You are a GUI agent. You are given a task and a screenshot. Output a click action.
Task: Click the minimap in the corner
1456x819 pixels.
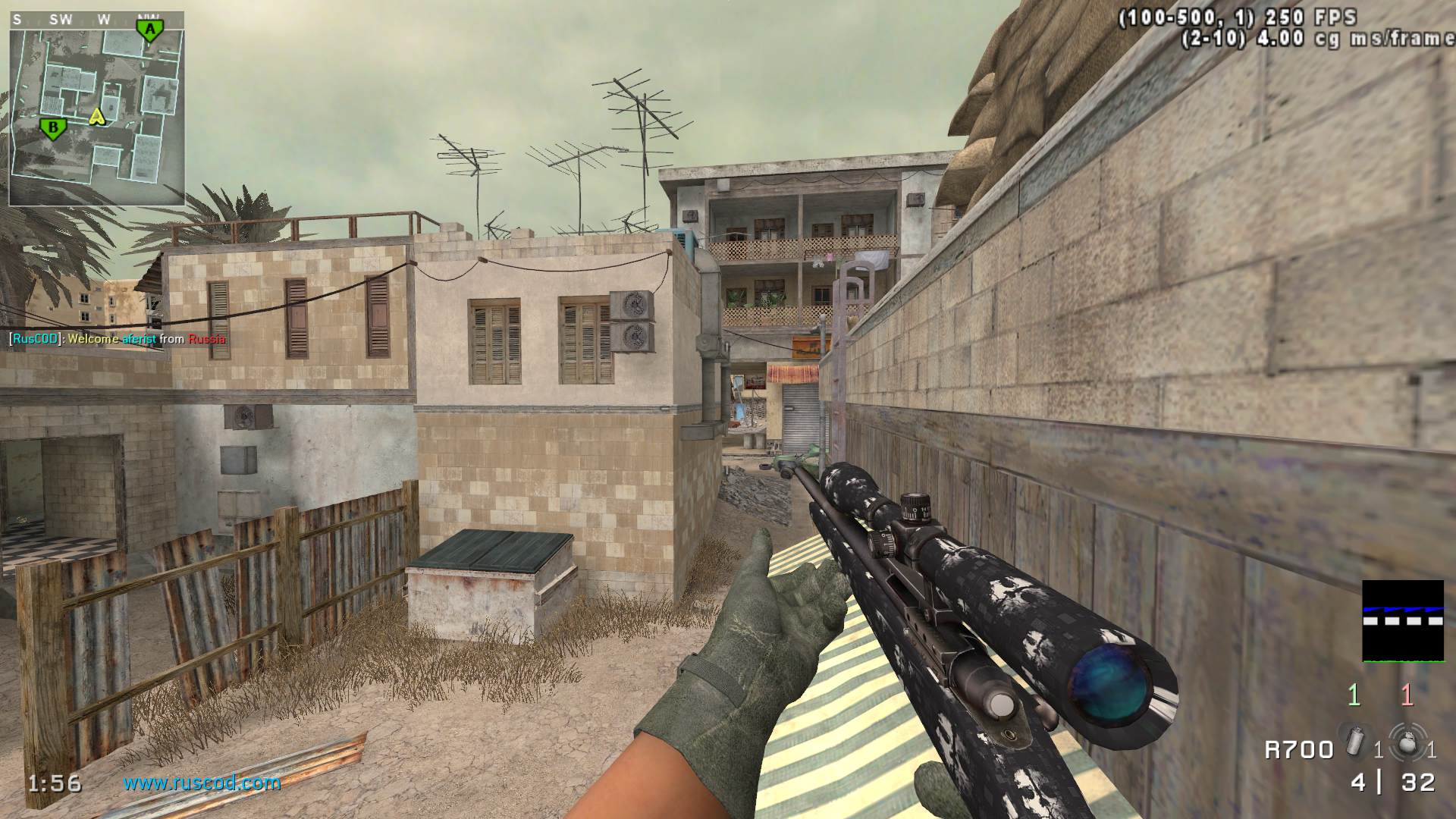pyautogui.click(x=96, y=108)
